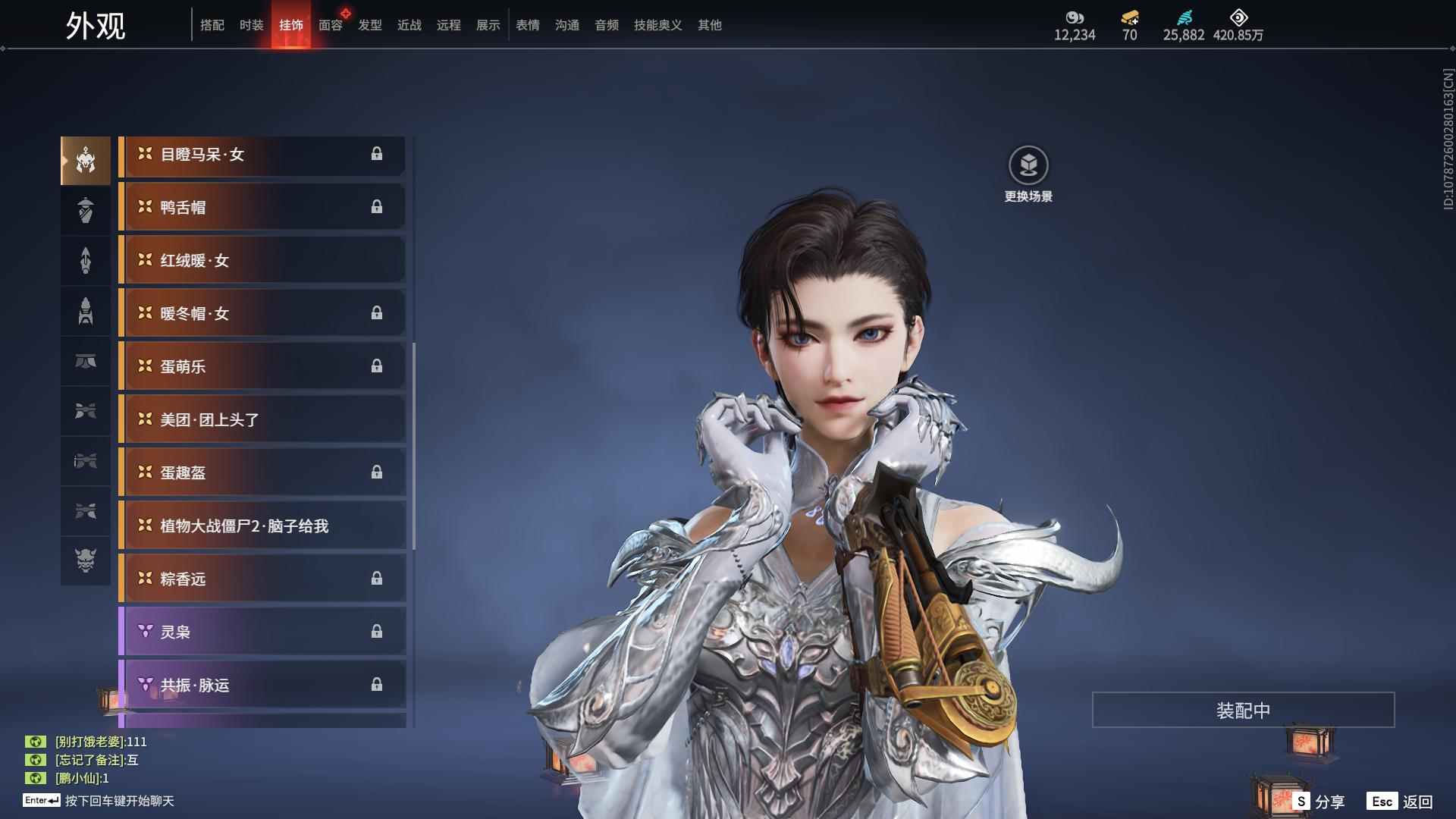The width and height of the screenshot is (1456, 819).
Task: Click the 更换场景 scene change icon
Action: 1028,166
